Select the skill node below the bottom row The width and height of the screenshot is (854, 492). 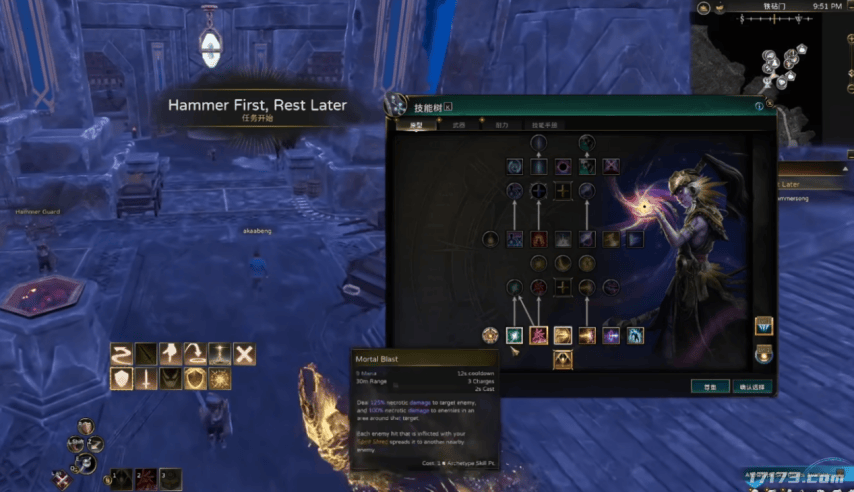click(563, 359)
